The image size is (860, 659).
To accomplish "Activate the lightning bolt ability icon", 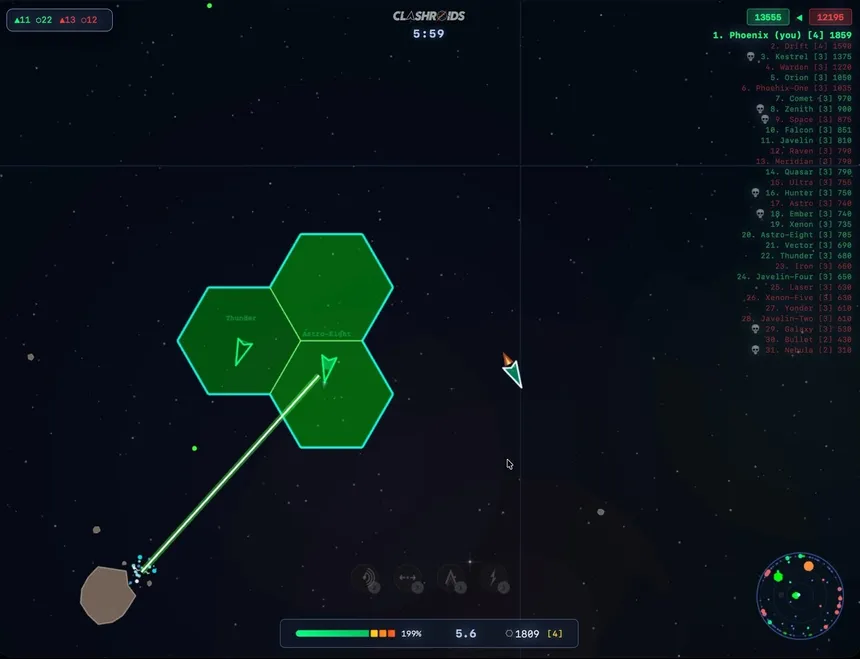I will pyautogui.click(x=494, y=579).
